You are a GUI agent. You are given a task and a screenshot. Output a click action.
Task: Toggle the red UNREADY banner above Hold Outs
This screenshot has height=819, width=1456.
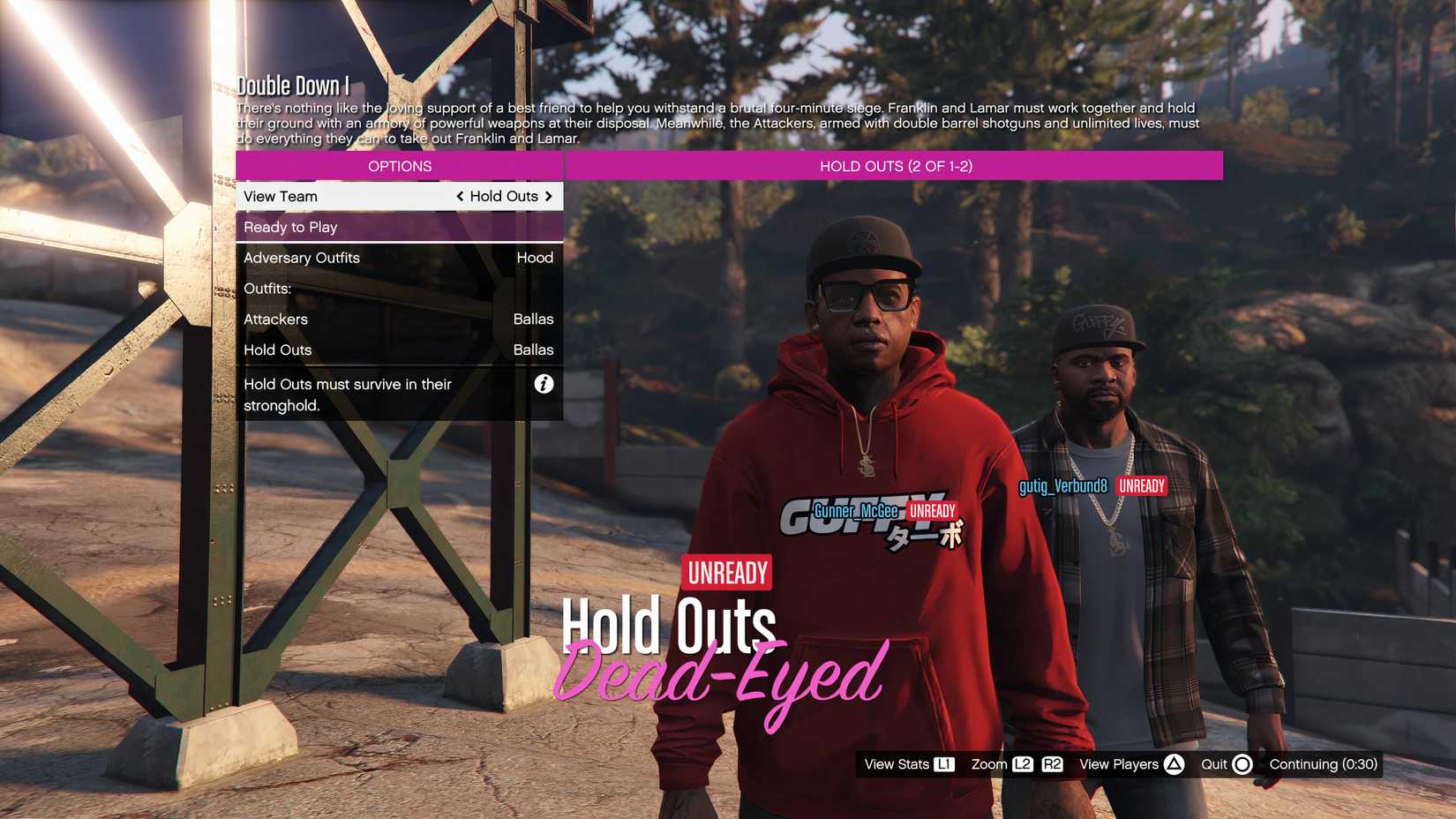pyautogui.click(x=725, y=572)
